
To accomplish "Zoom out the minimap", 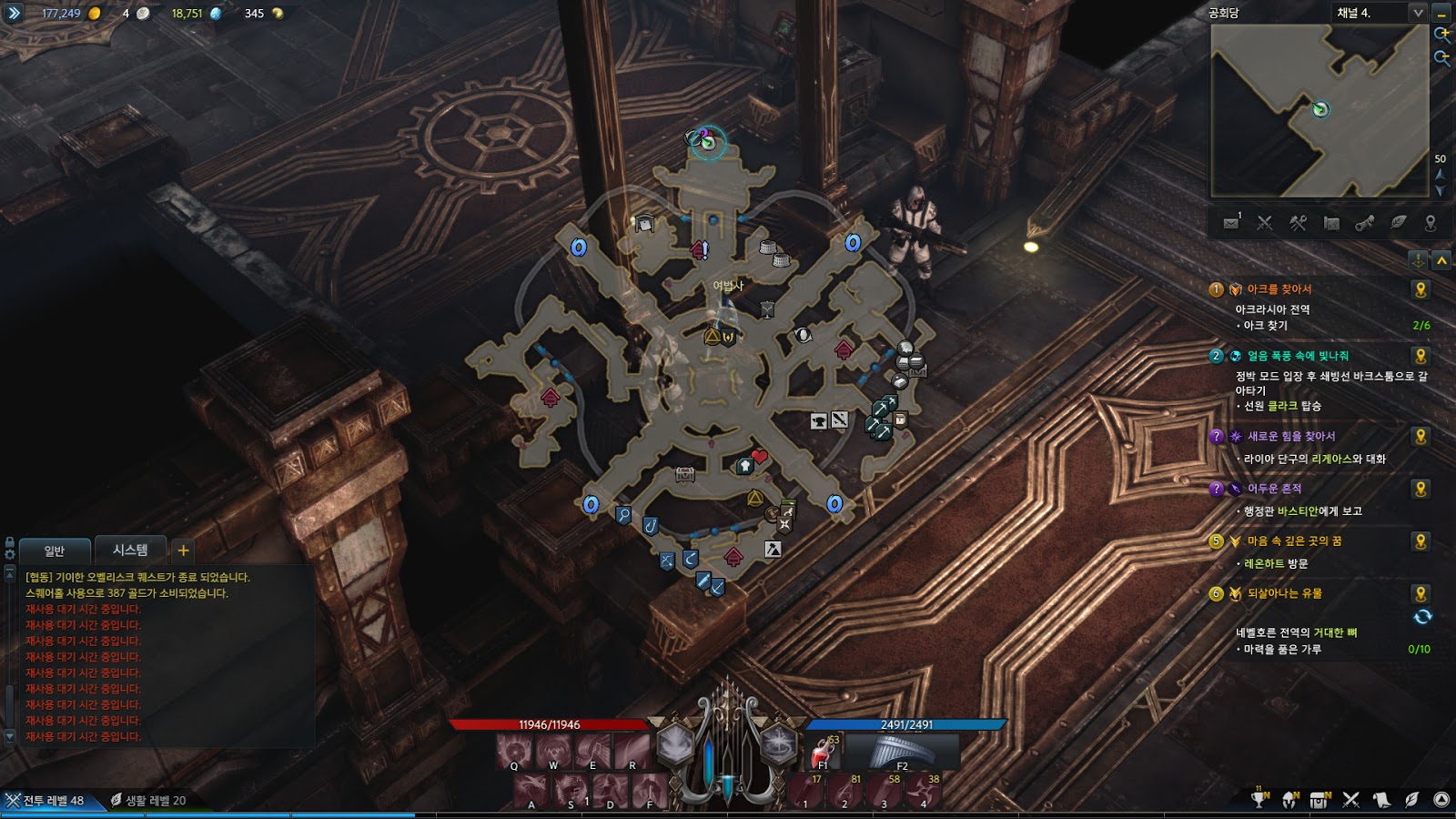I will pos(1442,57).
